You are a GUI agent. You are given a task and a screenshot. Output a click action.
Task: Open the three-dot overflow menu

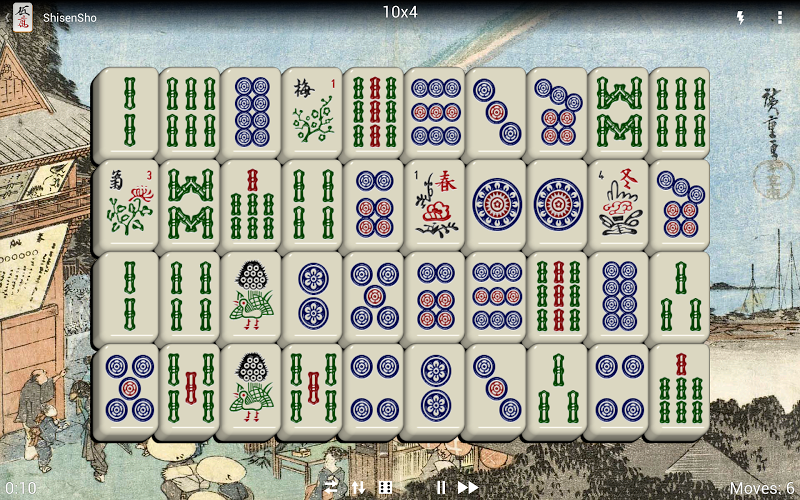780,18
